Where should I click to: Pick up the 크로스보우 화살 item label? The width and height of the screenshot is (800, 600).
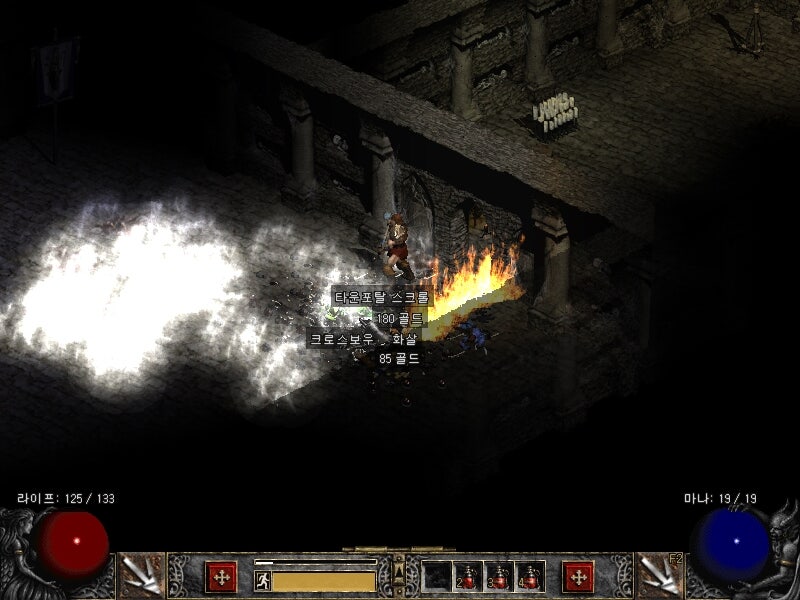[x=365, y=339]
